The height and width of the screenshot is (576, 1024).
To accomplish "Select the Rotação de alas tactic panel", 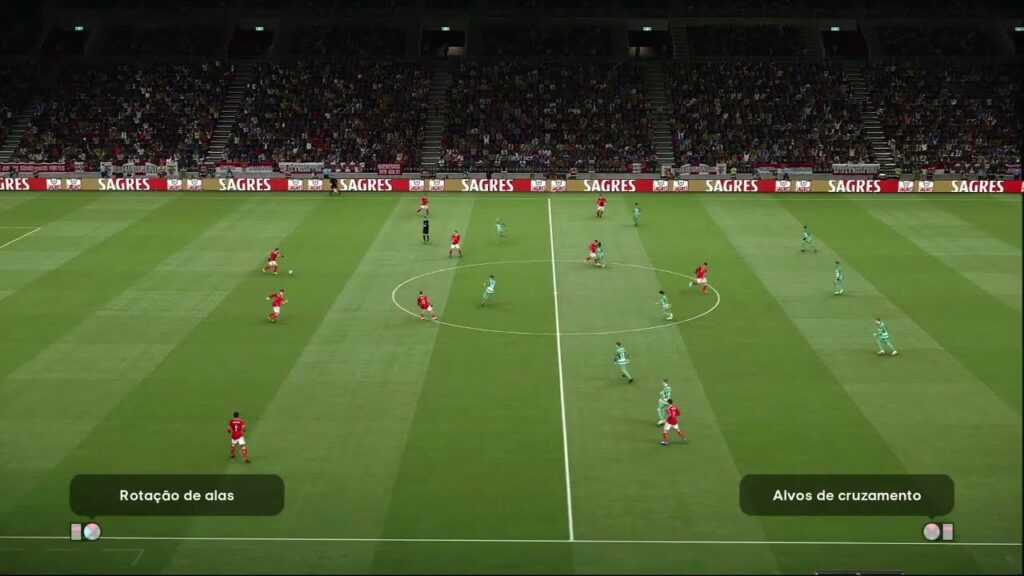I will click(176, 495).
